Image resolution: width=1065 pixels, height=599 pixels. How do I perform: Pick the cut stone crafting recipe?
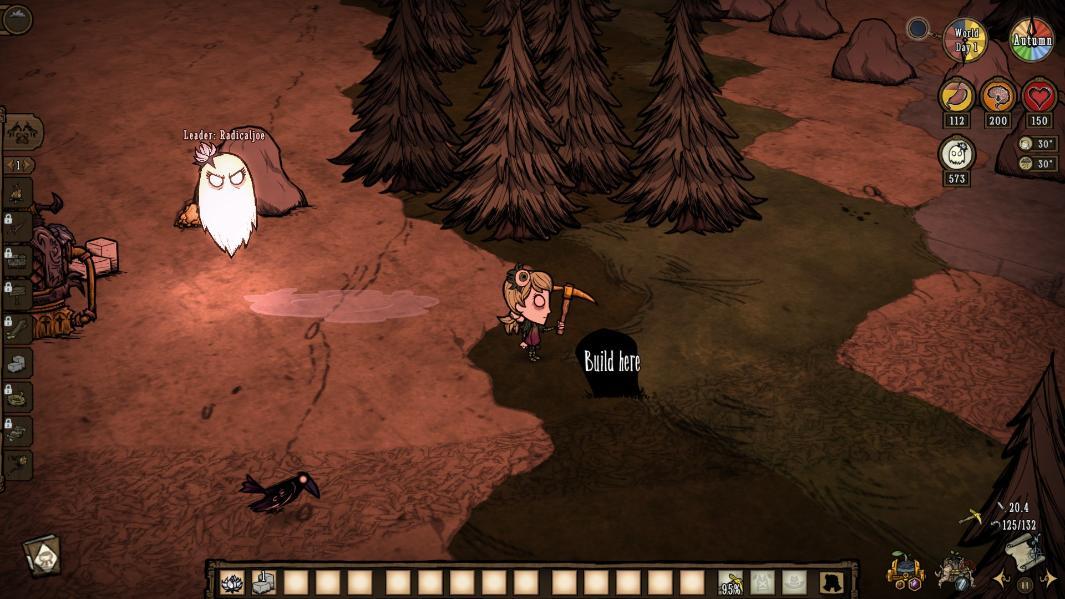[19, 361]
